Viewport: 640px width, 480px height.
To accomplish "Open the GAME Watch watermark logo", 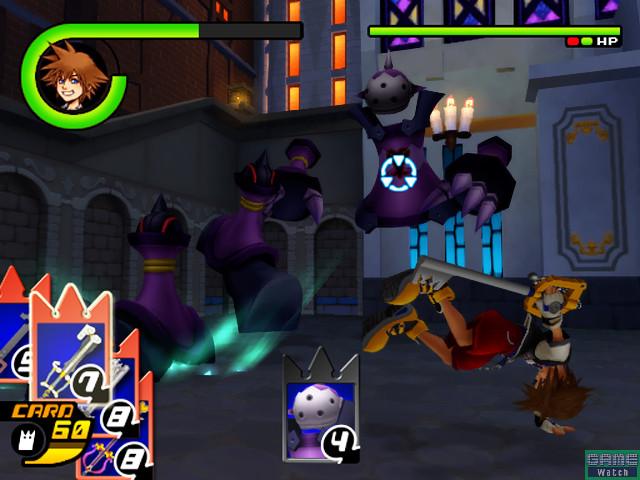I will (611, 464).
